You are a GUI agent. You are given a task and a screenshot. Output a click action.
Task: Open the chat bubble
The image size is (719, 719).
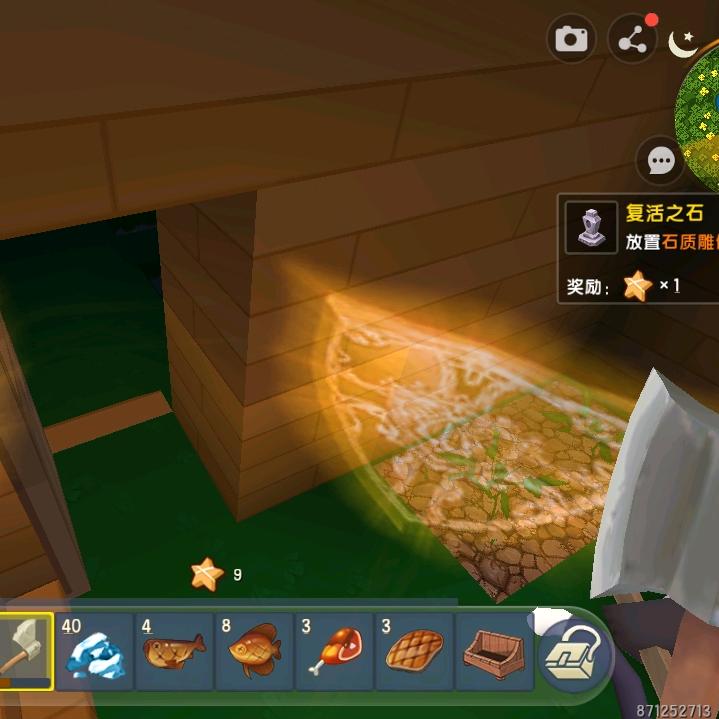point(661,160)
